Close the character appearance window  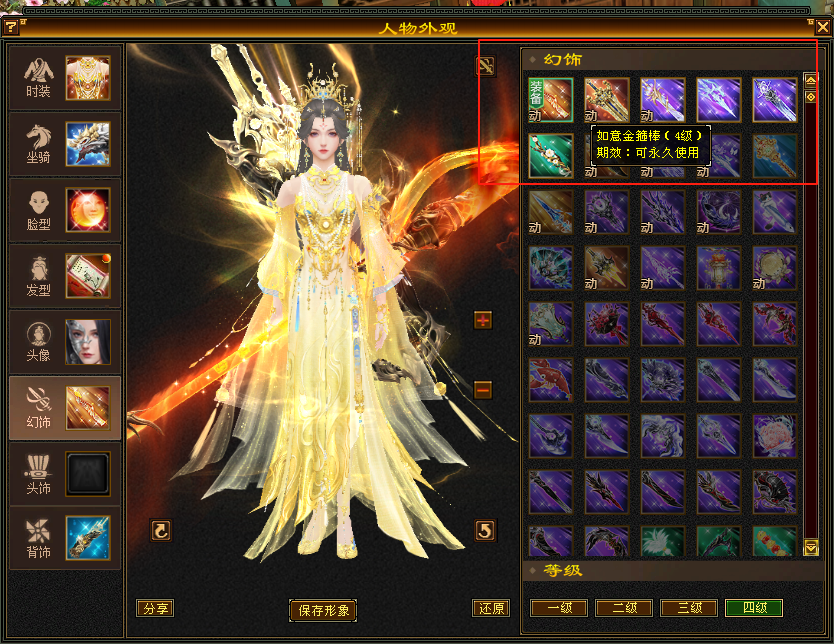tap(821, 28)
